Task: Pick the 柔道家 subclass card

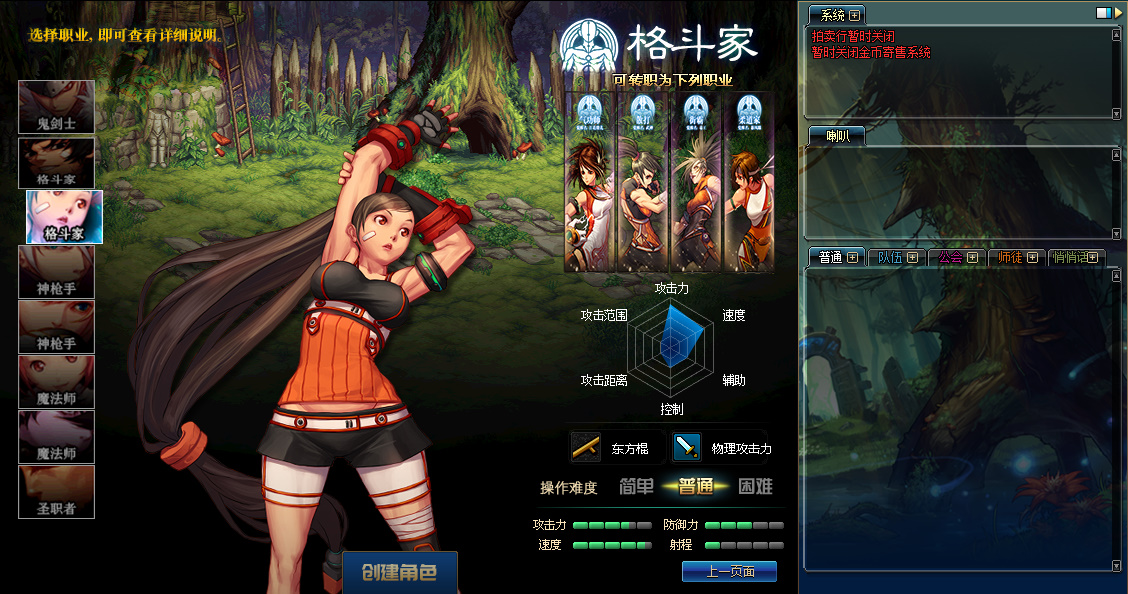Action: 744,182
